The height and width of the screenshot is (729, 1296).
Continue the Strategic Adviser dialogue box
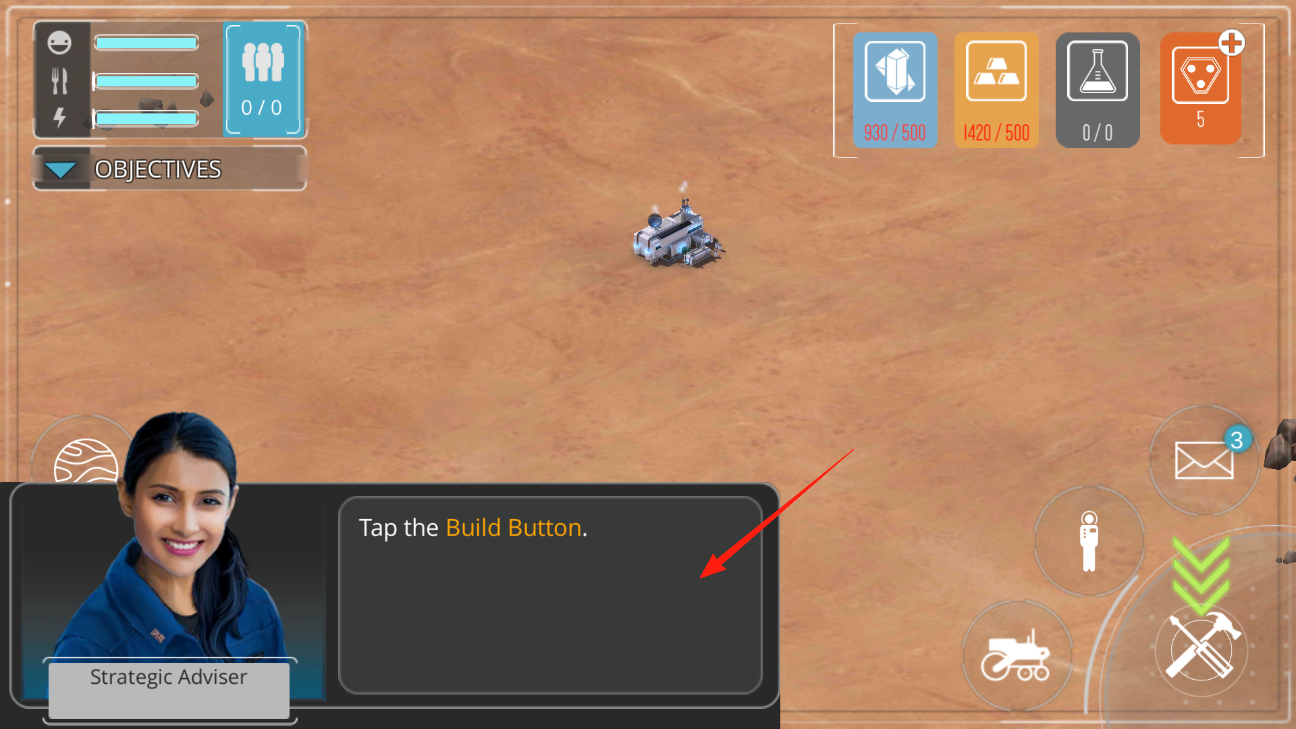(550, 594)
